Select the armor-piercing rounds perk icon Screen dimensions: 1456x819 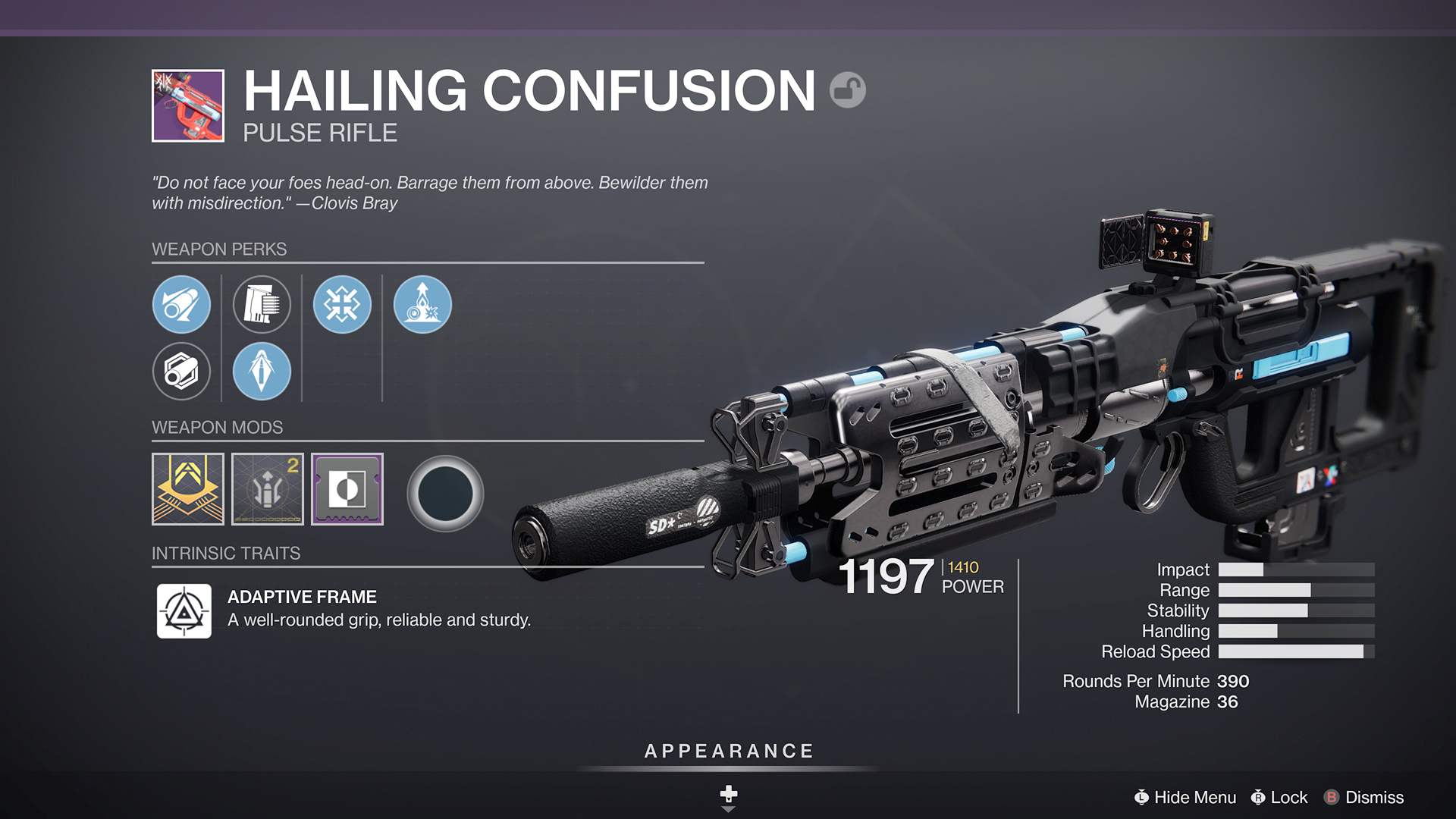[x=262, y=371]
